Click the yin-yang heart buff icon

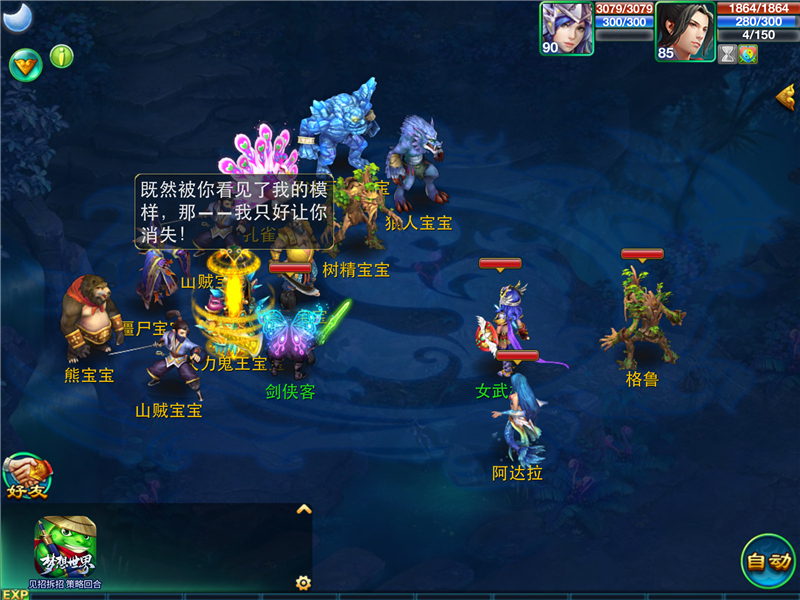click(x=748, y=54)
